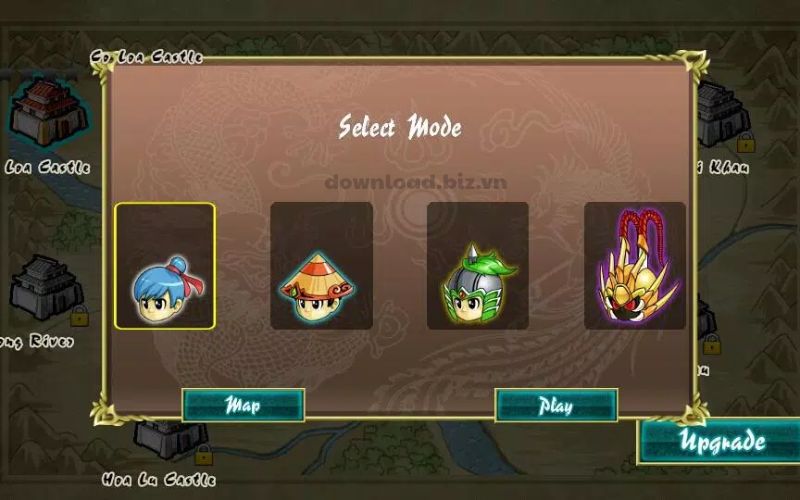The width and height of the screenshot is (800, 500).
Task: Open the Upgrade screen
Action: click(x=722, y=441)
